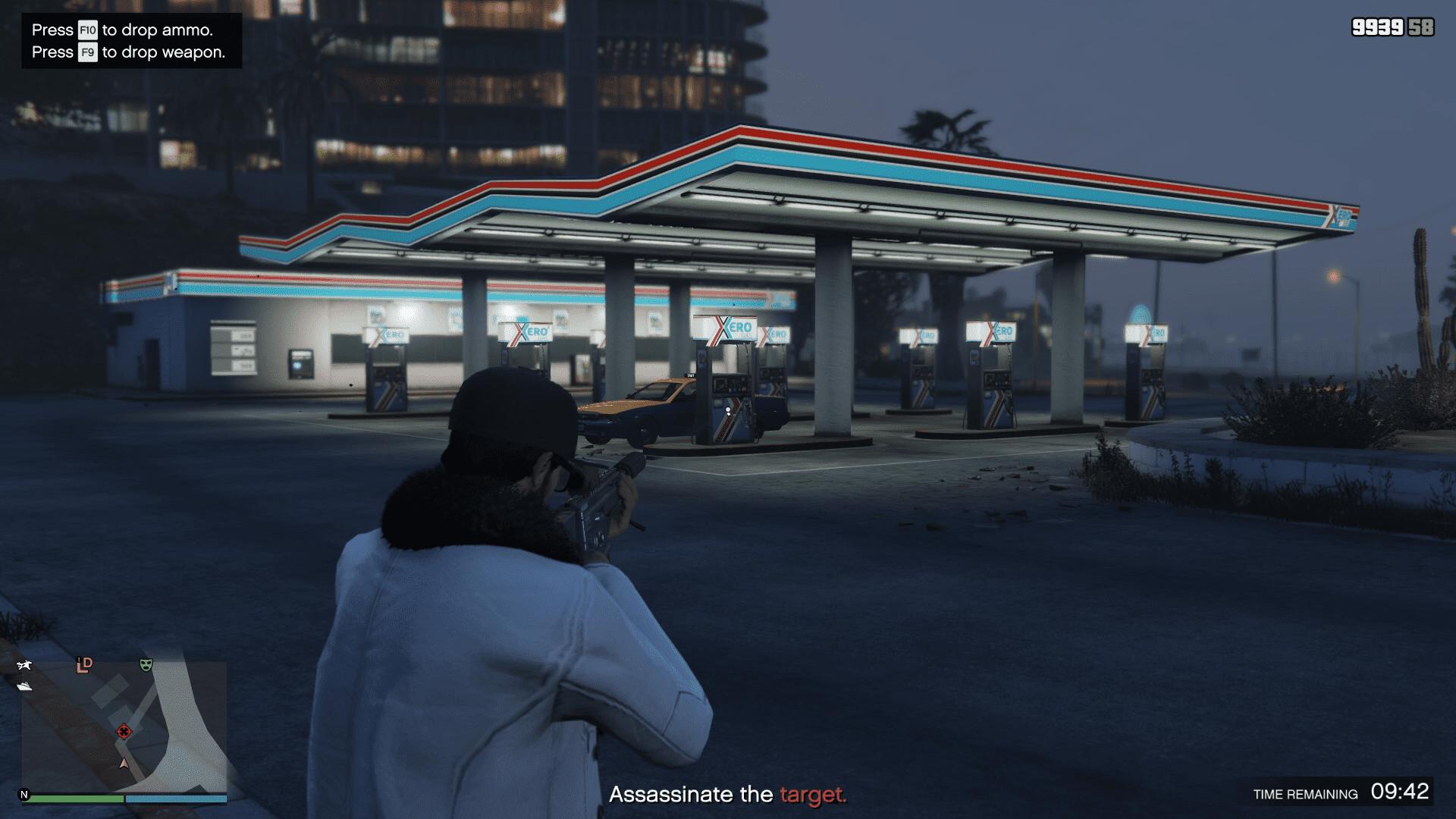Screen dimensions: 1456x819
Task: Click the word target in the objective text
Action: click(x=813, y=796)
